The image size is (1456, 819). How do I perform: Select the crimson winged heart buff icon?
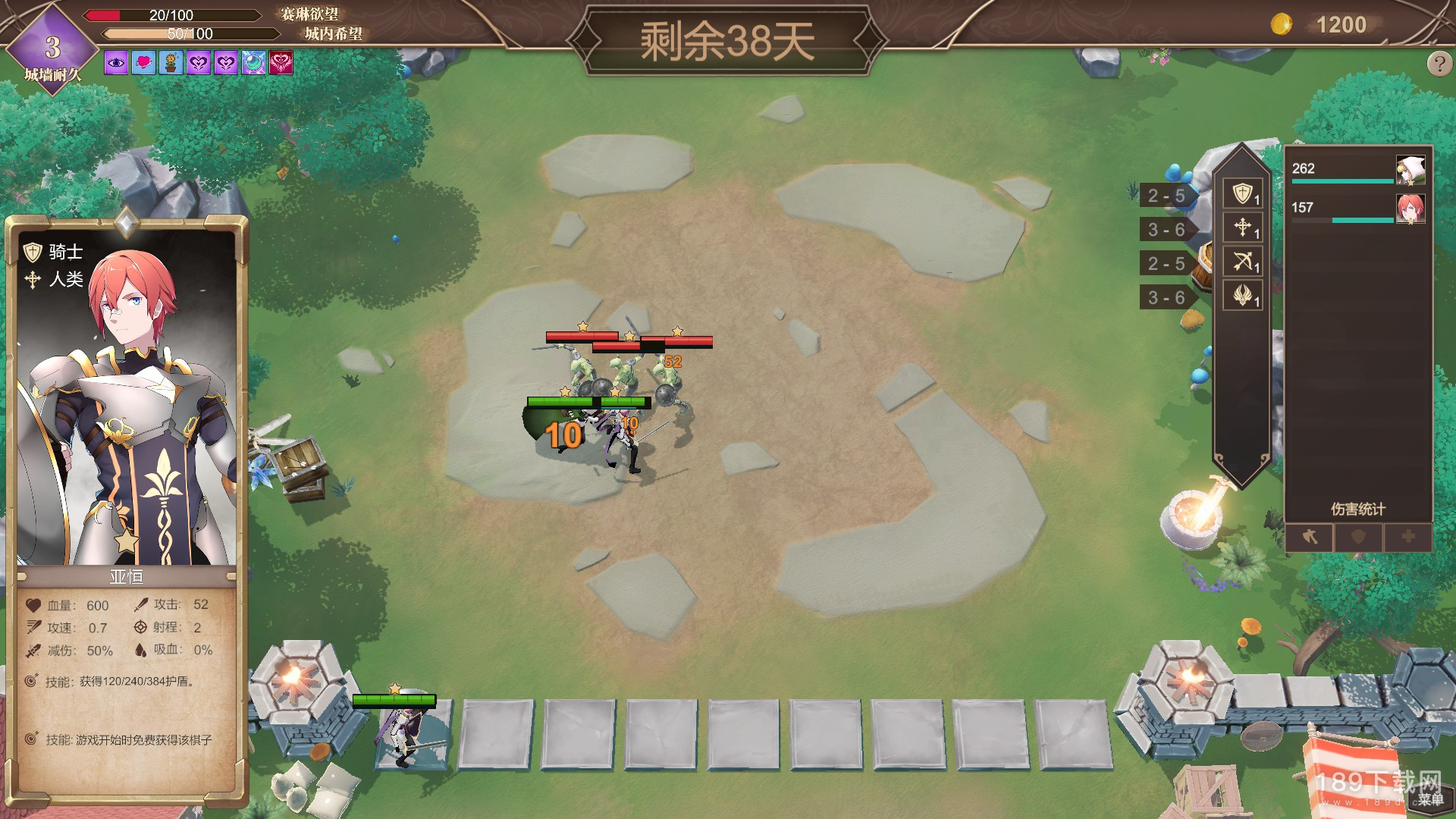point(281,63)
